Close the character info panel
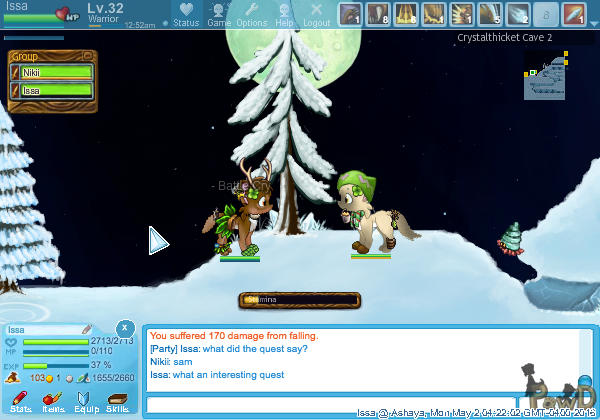This screenshot has width=600, height=420. click(123, 327)
